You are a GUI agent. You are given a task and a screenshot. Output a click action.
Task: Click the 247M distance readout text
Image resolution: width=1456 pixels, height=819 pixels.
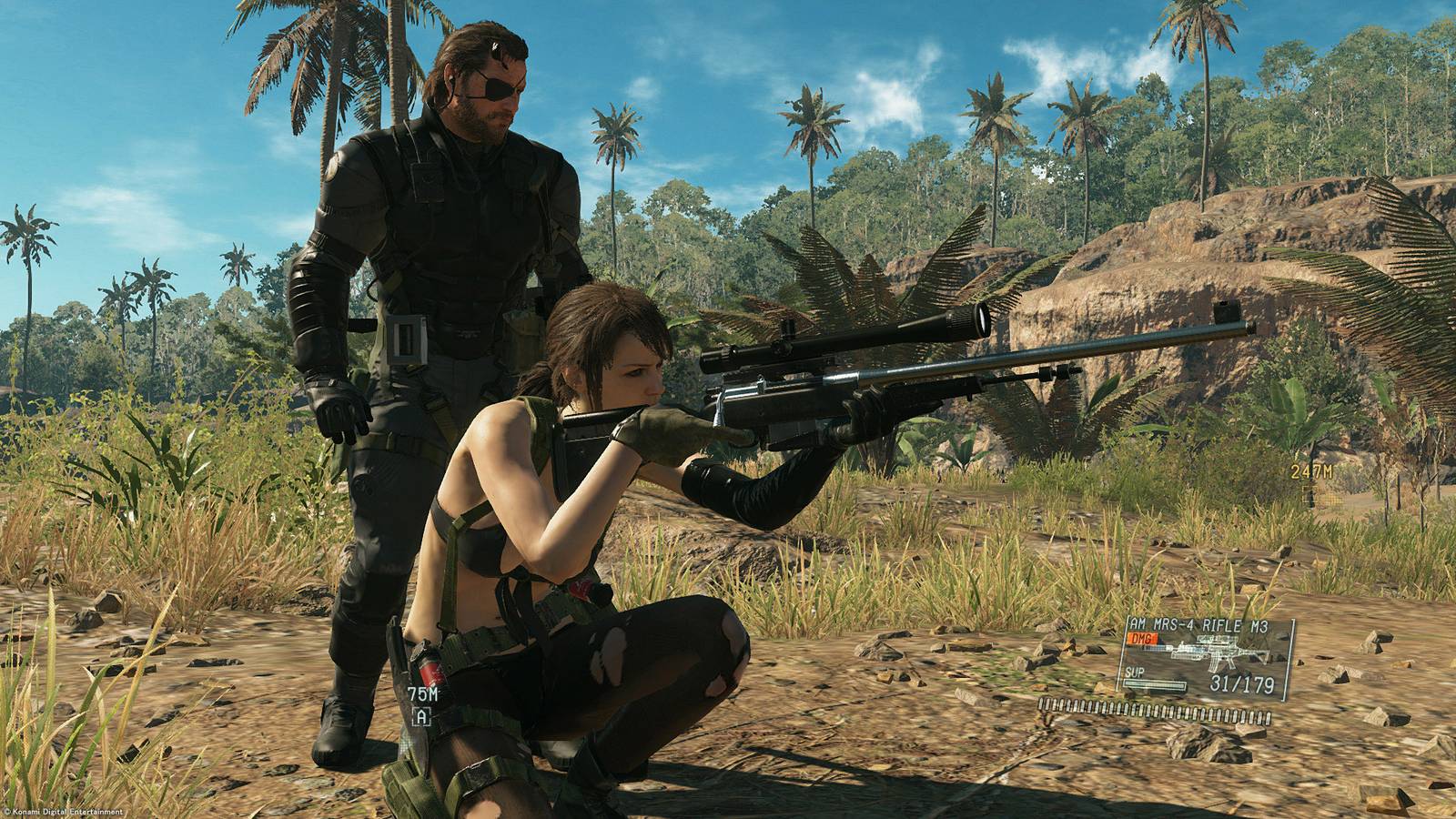tap(1311, 471)
